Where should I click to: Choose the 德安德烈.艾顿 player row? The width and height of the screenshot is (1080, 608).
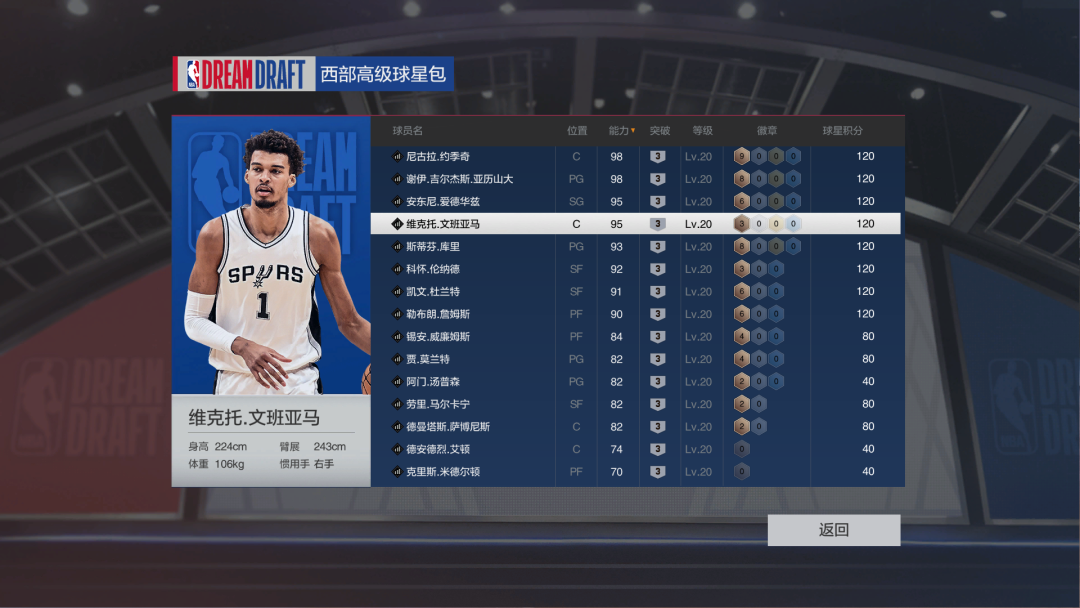click(438, 449)
